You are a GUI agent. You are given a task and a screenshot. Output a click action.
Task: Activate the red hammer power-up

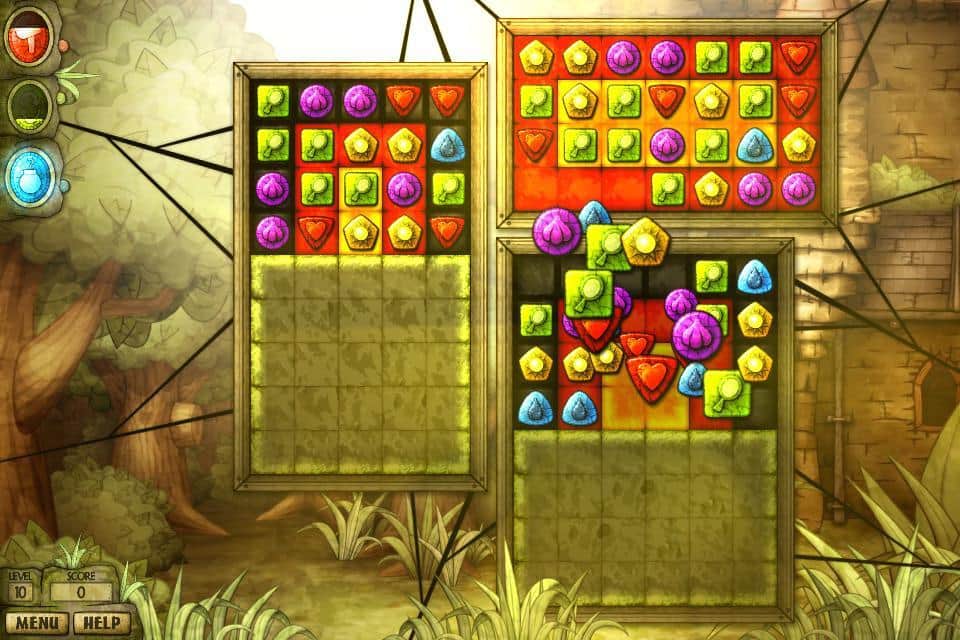point(30,40)
